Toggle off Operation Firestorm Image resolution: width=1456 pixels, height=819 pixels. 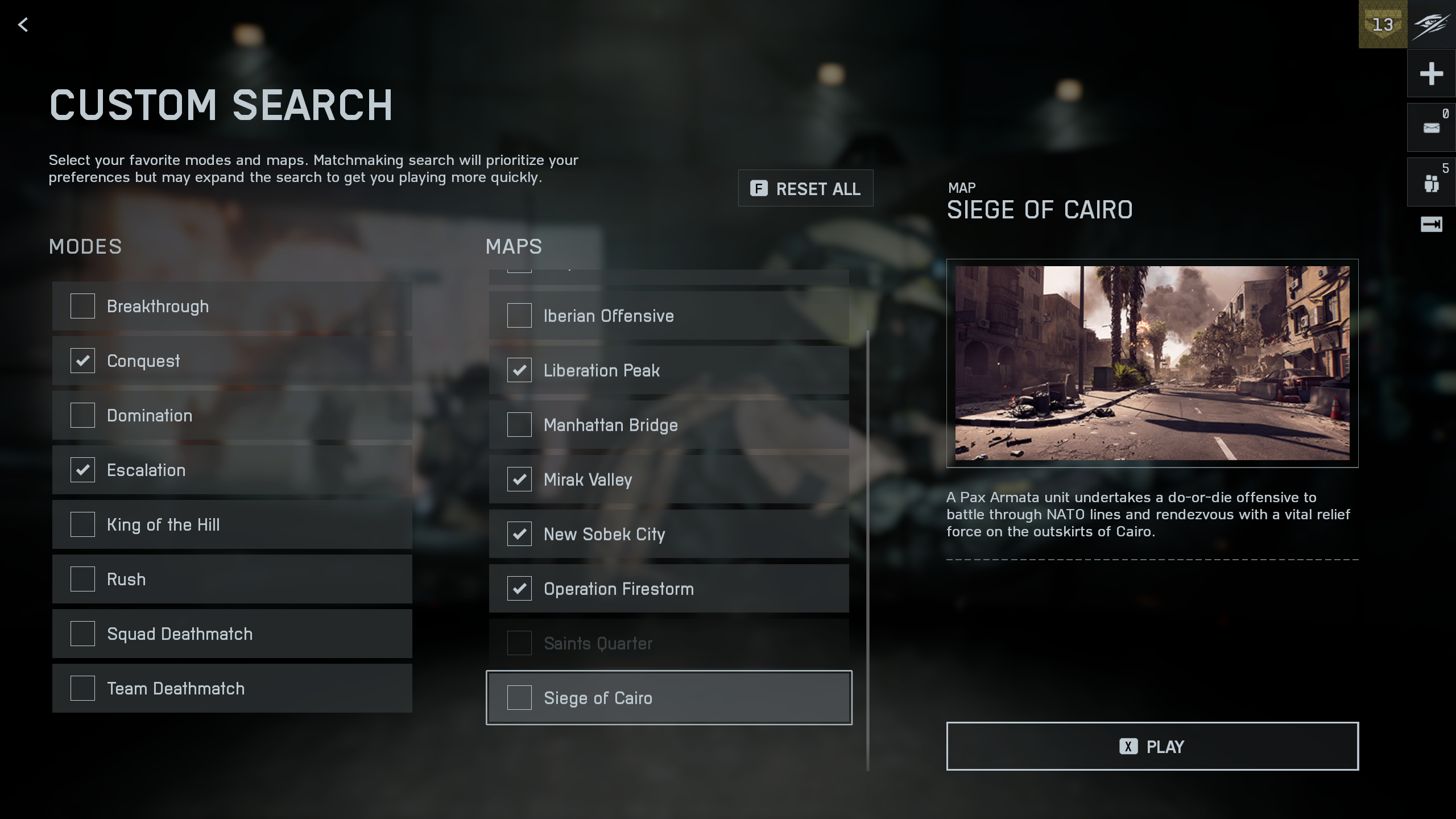pyautogui.click(x=519, y=589)
